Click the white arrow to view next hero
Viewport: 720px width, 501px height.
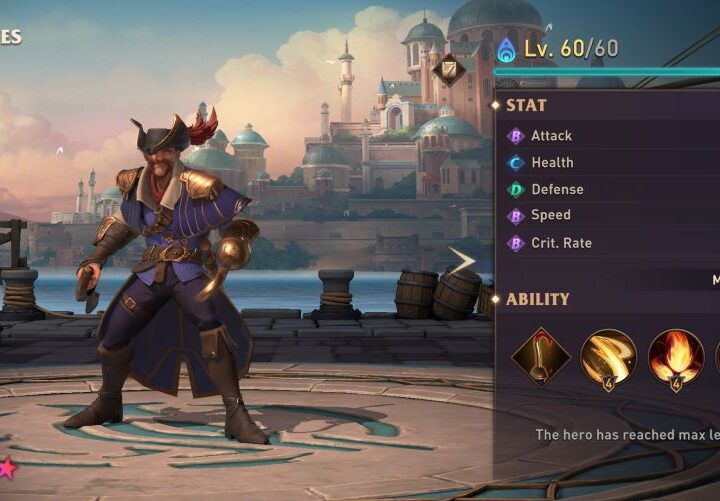click(461, 262)
